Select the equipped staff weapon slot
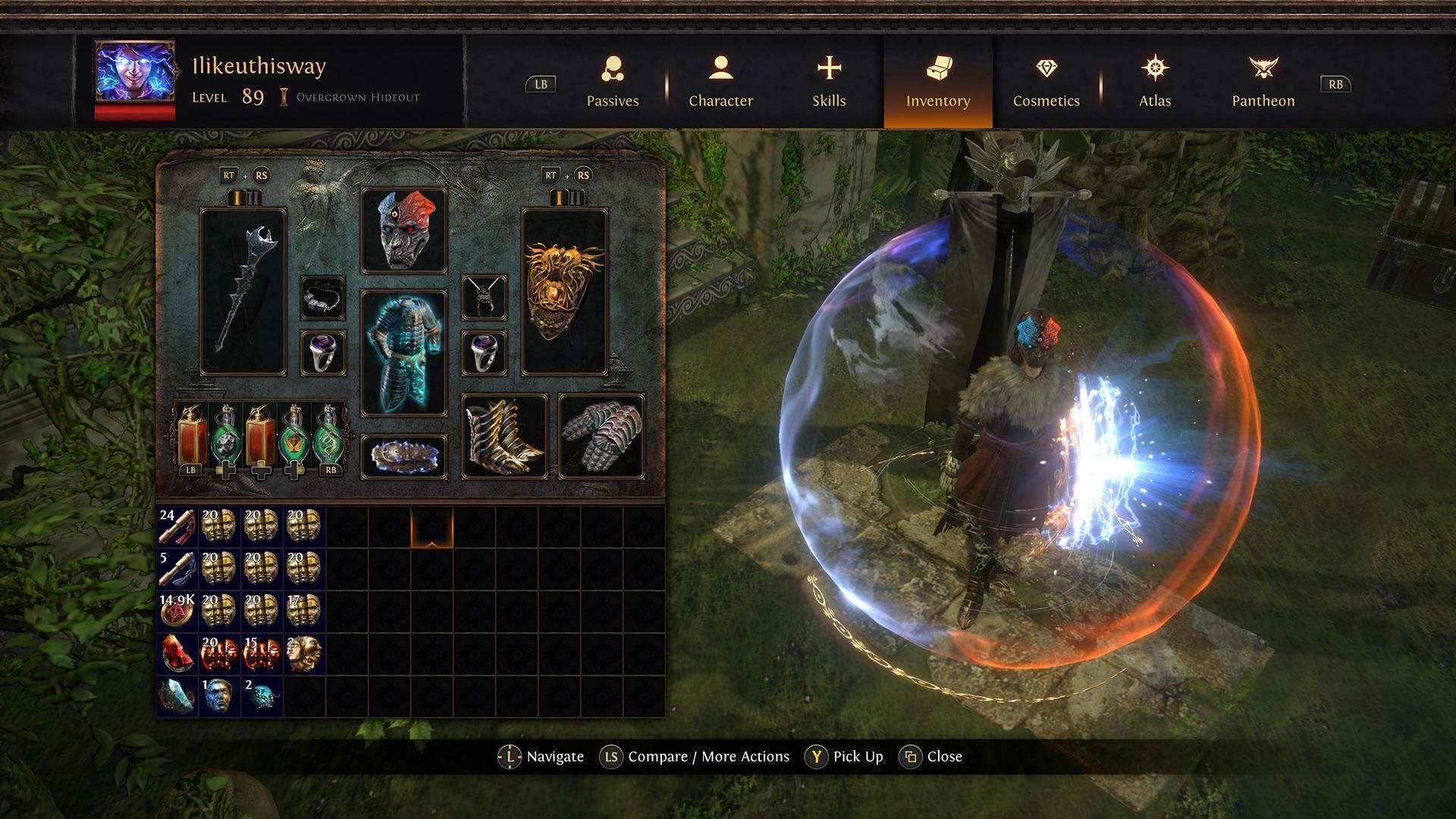 pos(243,292)
